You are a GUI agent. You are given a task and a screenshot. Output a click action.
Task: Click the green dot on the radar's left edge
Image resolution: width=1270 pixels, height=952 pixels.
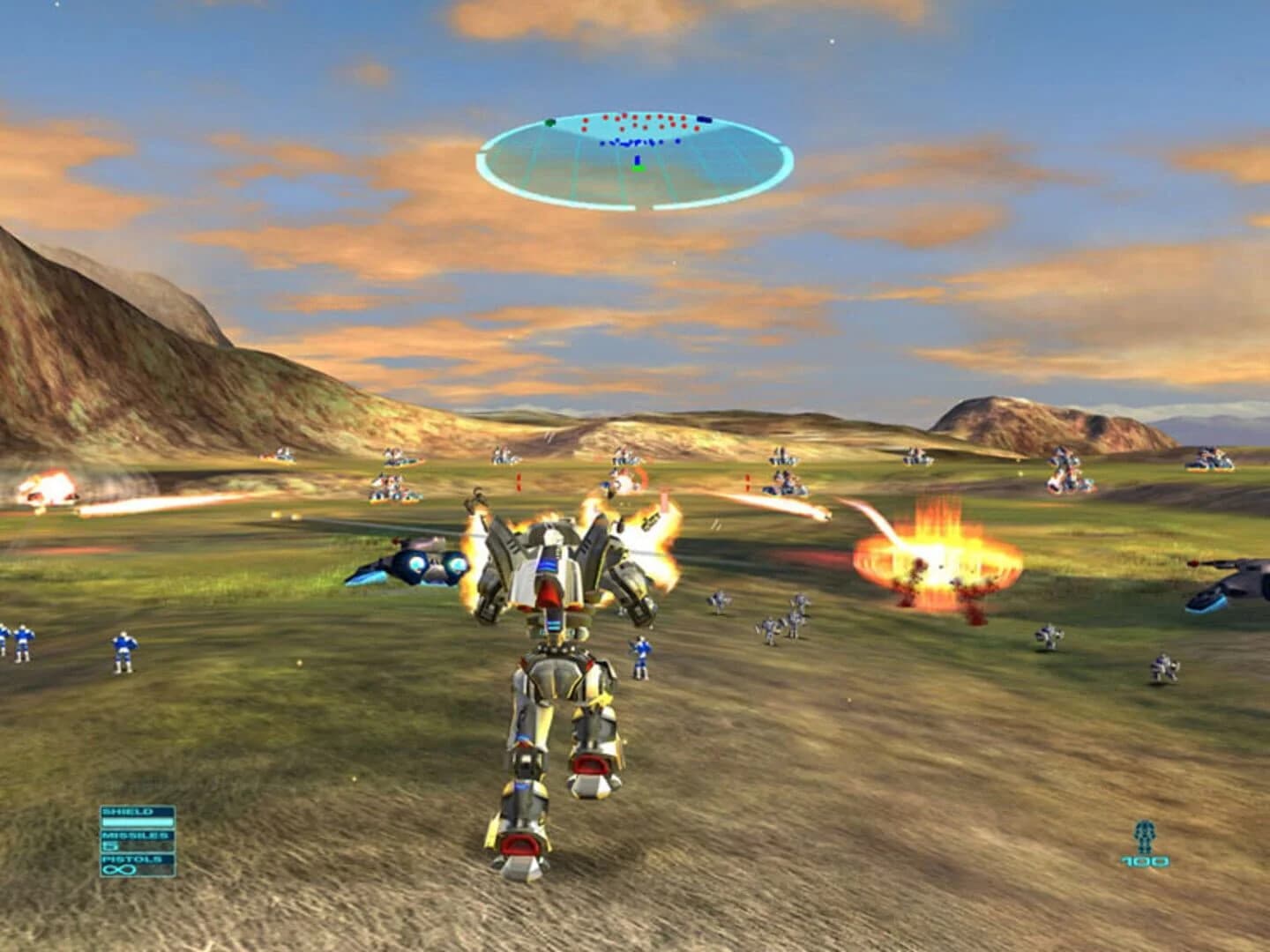coord(550,122)
